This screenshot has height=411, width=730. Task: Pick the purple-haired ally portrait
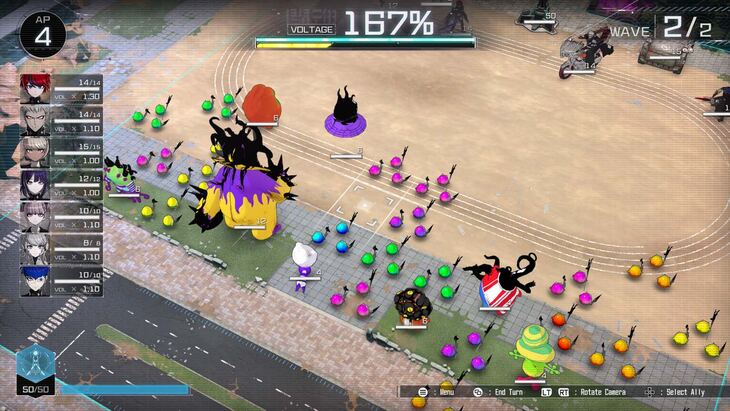[x=35, y=184]
